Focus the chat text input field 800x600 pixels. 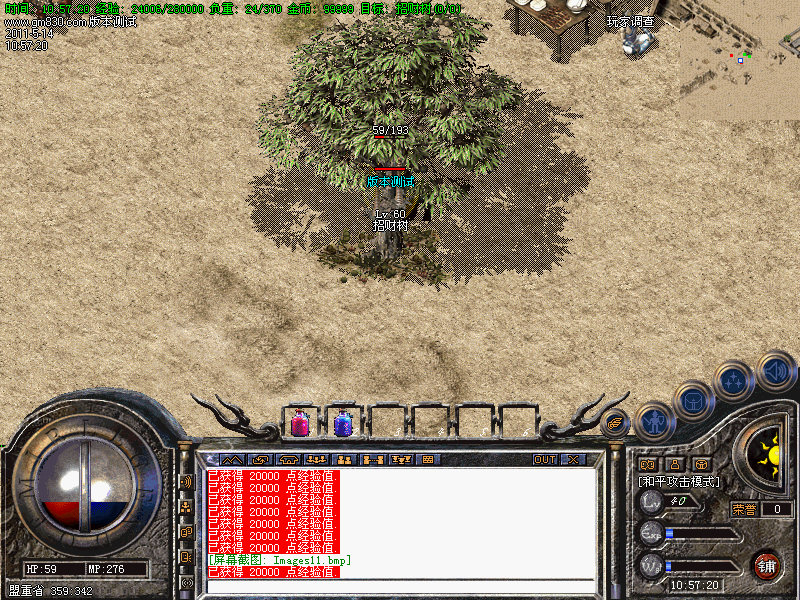pos(400,586)
